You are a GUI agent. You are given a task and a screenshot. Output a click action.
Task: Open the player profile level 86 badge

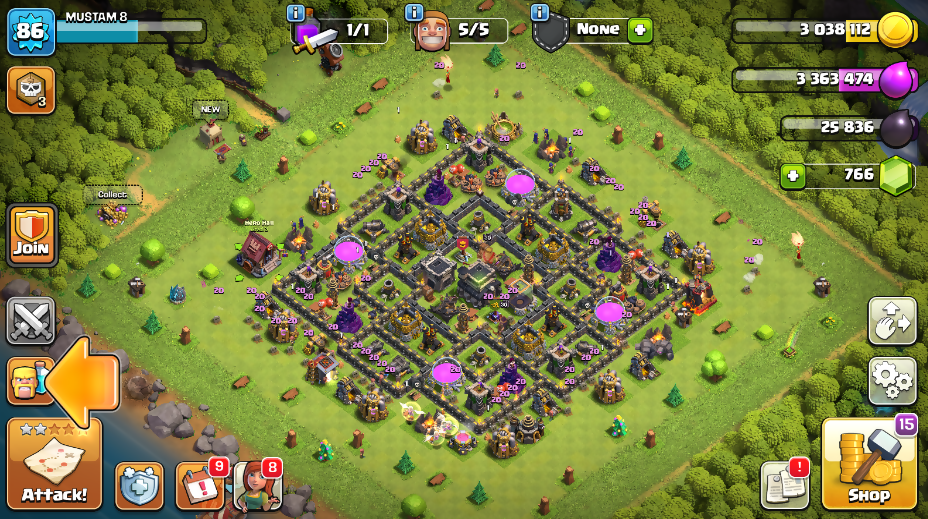pos(31,31)
